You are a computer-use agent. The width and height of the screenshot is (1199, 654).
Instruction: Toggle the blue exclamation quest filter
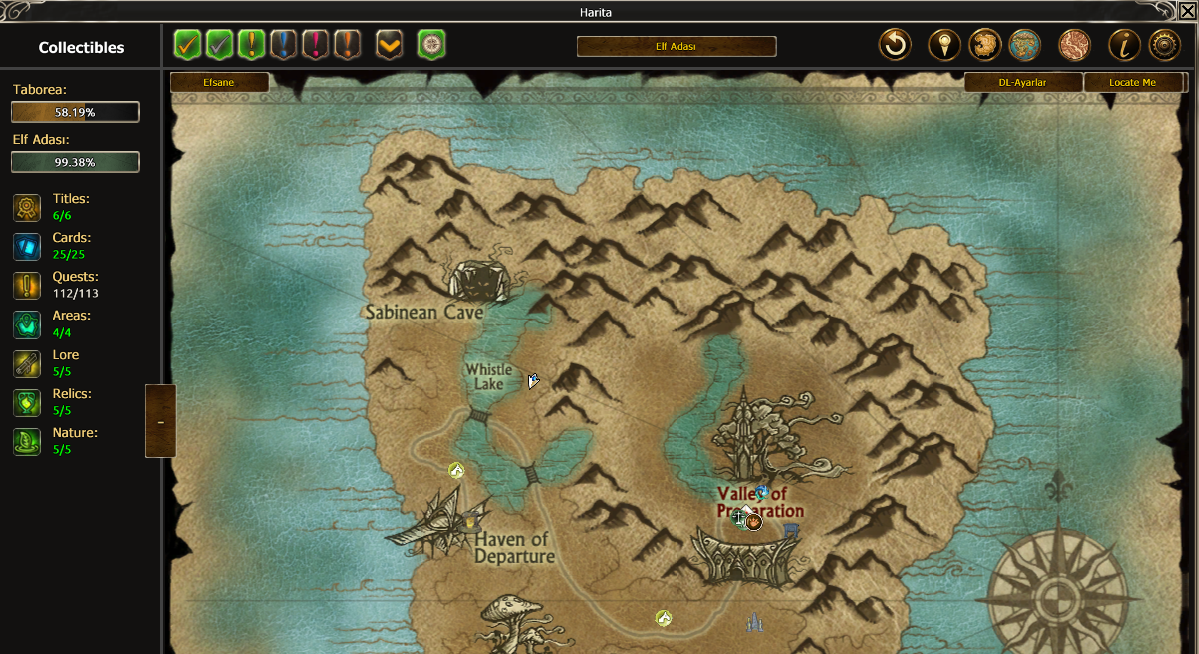click(283, 45)
